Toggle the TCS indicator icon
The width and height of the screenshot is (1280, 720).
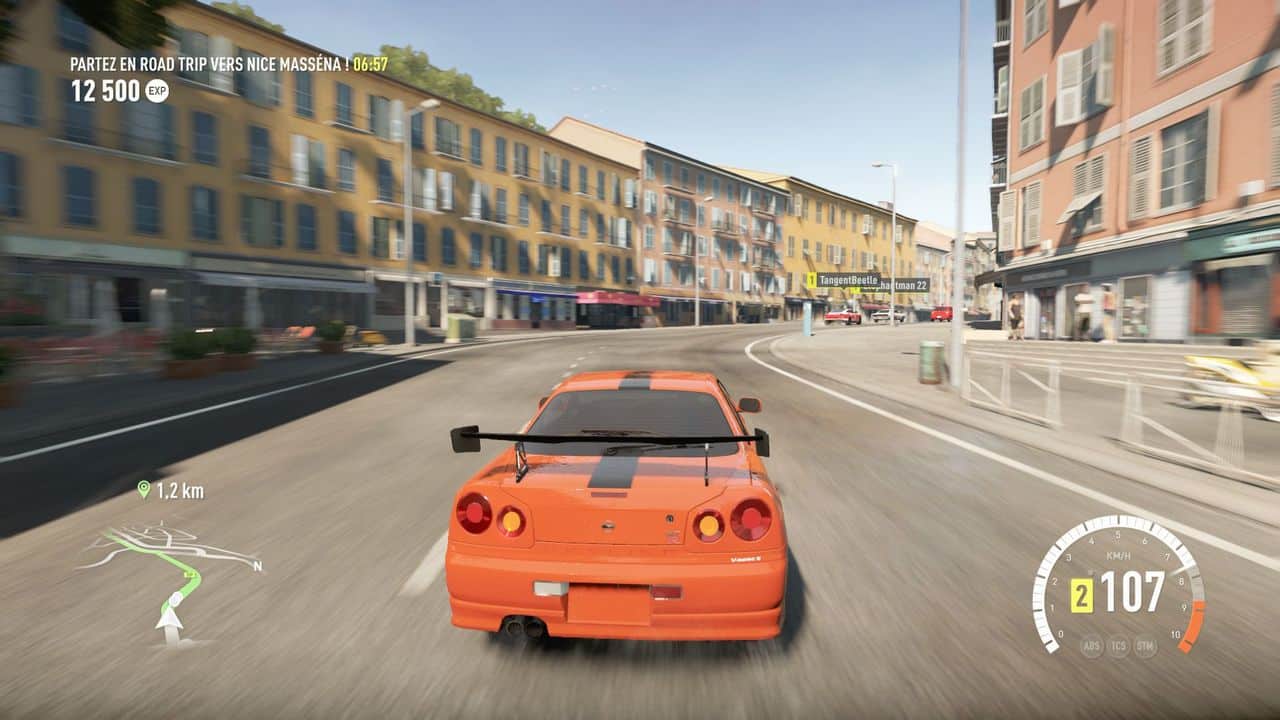tap(1118, 646)
